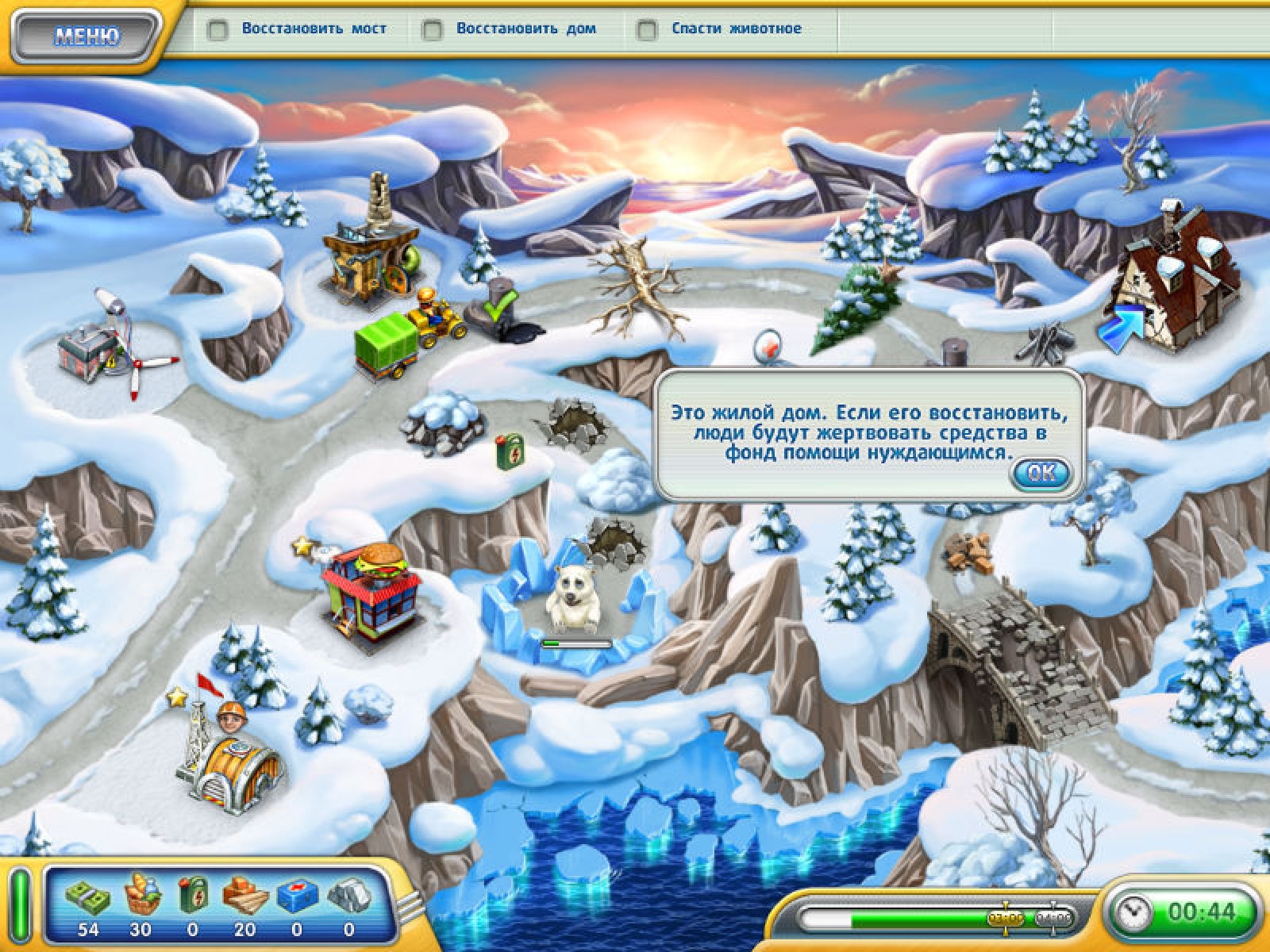Confirm the dialog with OK
Viewport: 1270px width, 952px height.
[x=1041, y=474]
